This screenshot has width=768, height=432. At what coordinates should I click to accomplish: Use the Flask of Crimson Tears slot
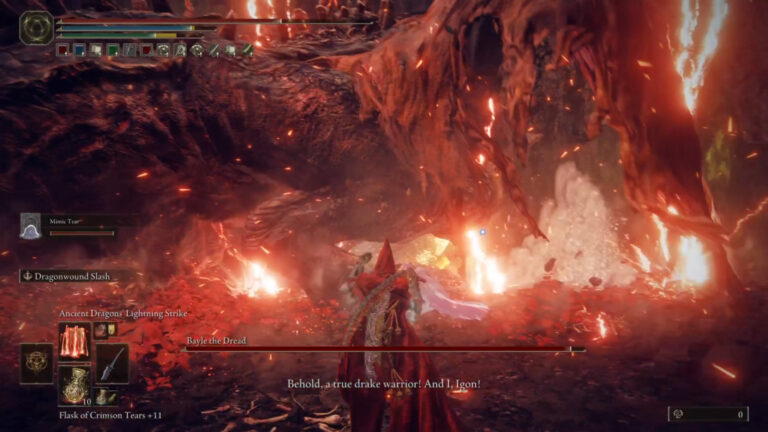click(75, 383)
